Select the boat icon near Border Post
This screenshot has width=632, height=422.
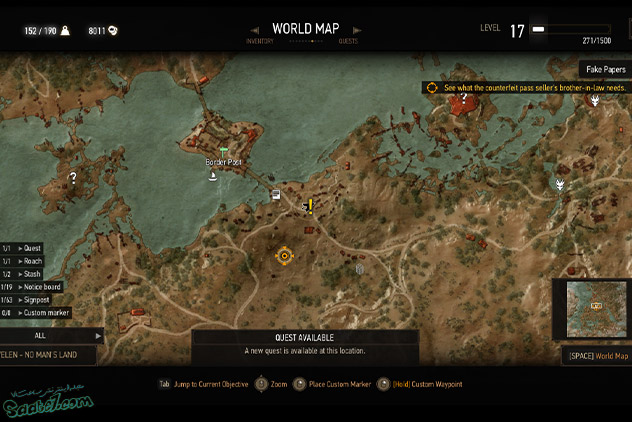coord(213,177)
